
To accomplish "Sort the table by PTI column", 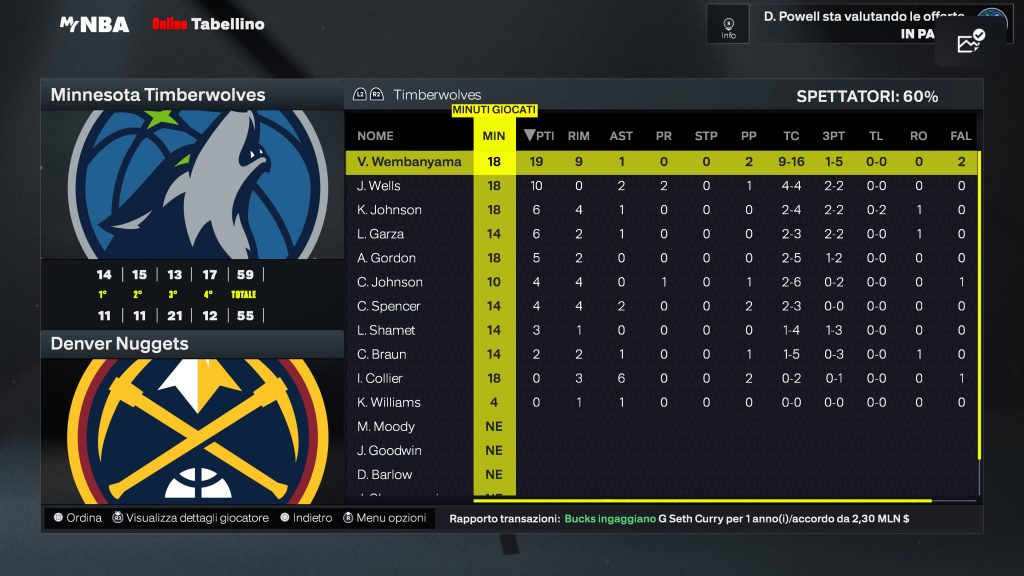I will (x=540, y=136).
